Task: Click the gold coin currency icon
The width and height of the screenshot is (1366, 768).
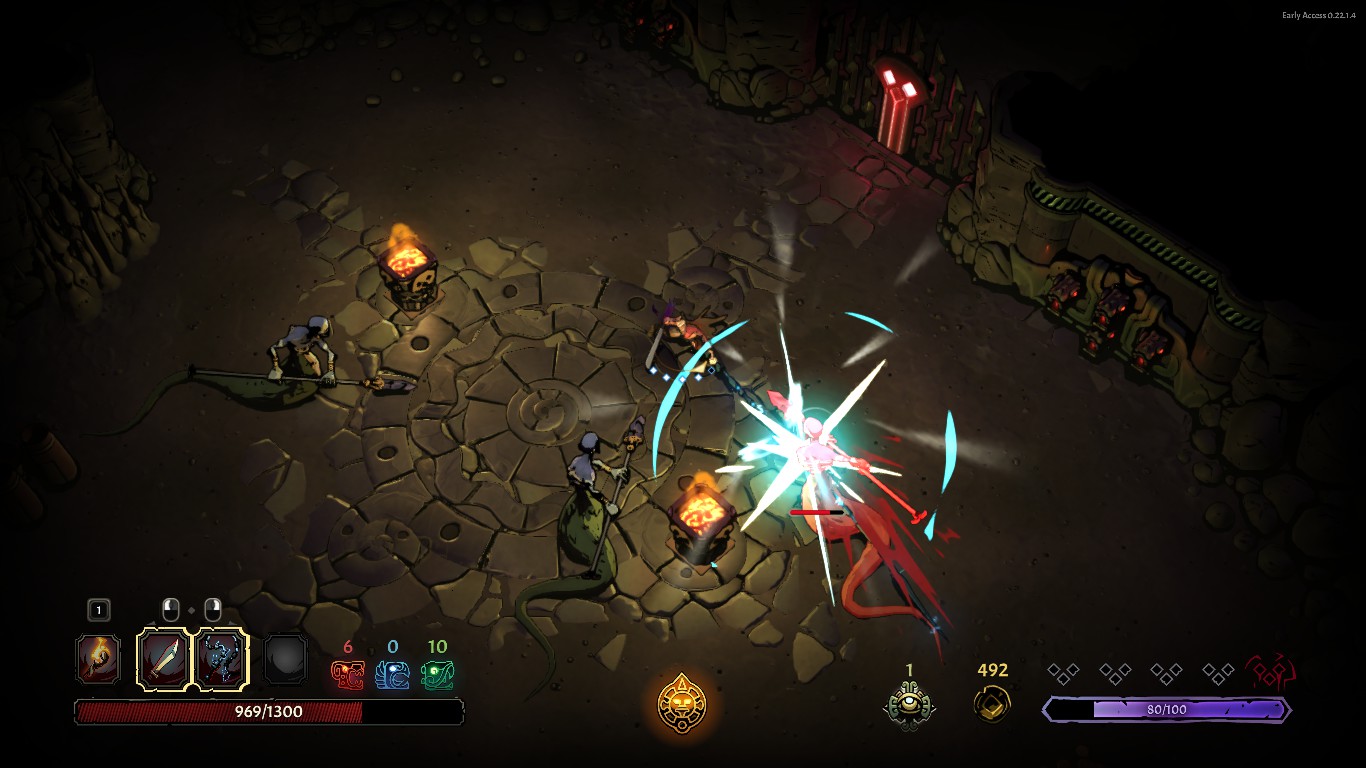Action: 992,703
